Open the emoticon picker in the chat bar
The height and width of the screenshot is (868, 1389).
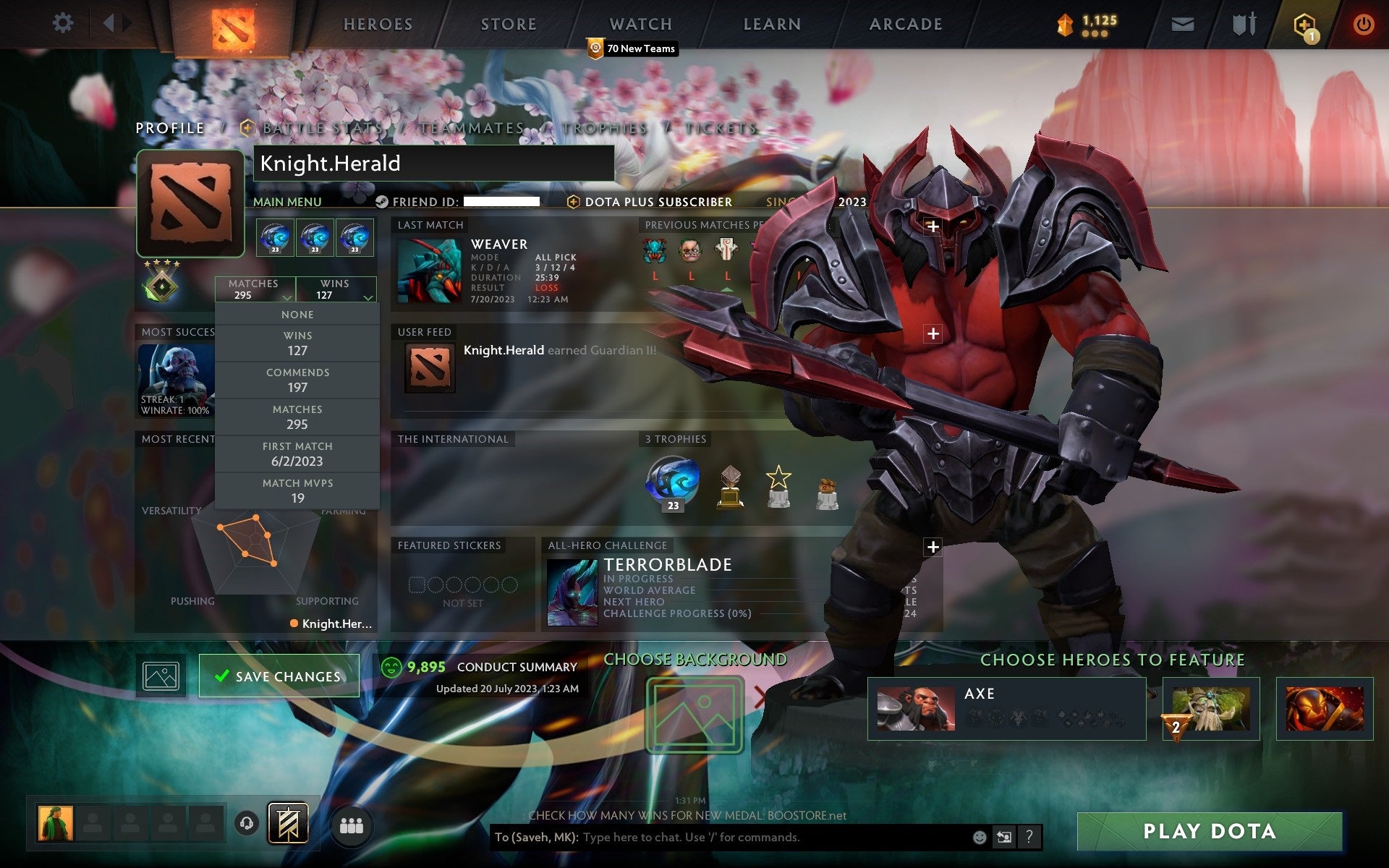click(982, 838)
